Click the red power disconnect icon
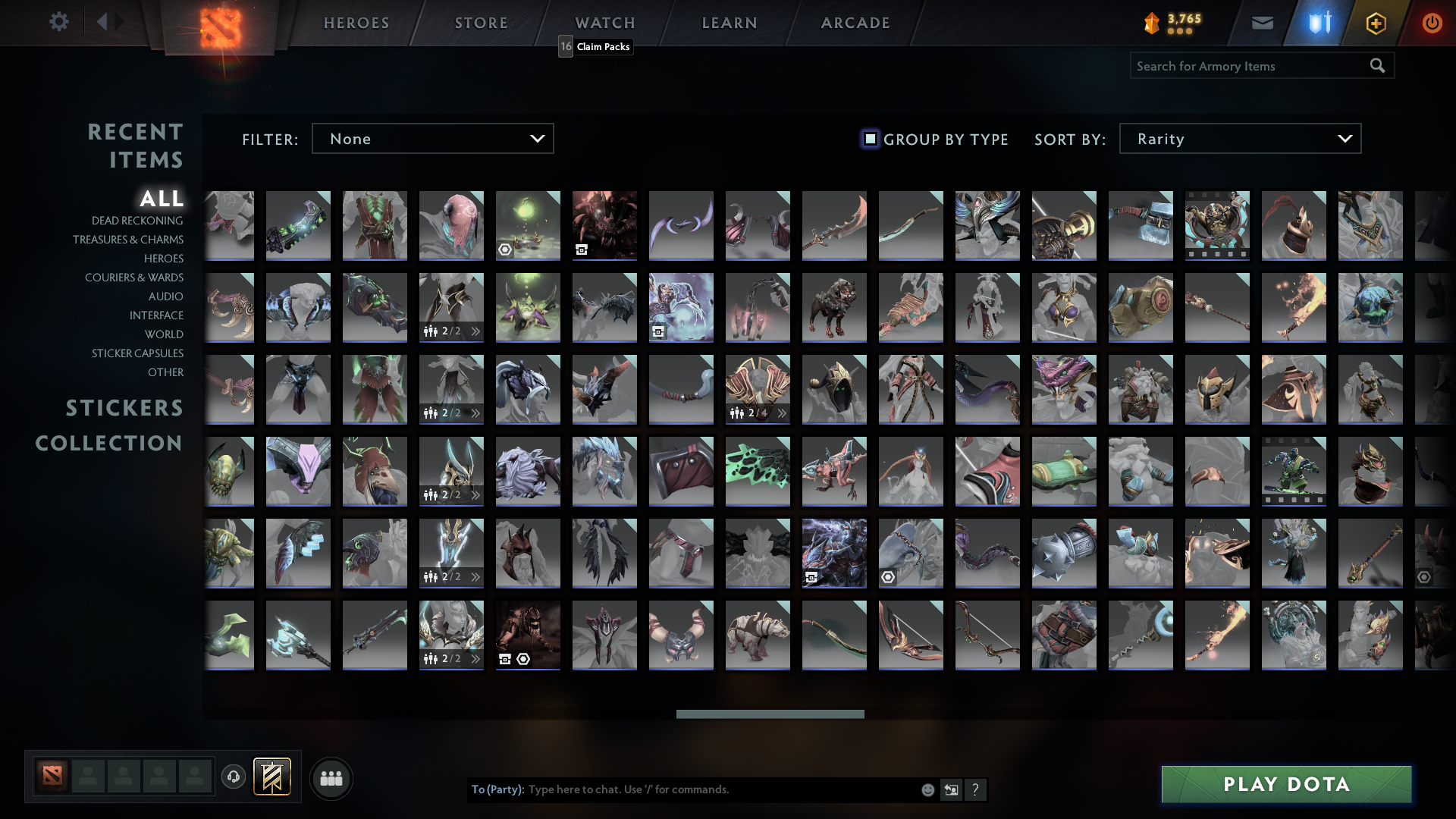 (x=1432, y=22)
